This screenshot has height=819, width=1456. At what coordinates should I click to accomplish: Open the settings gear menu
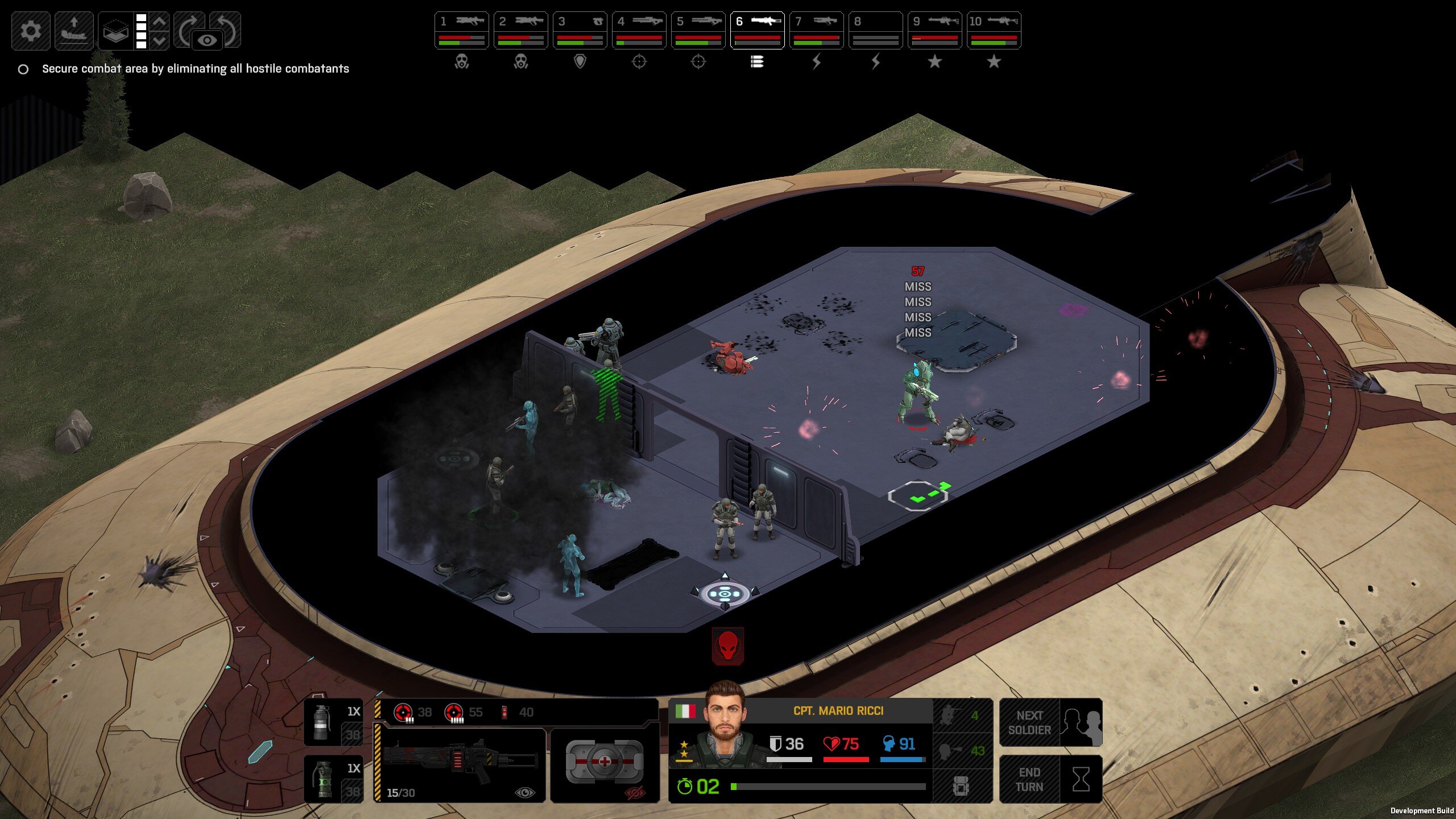pyautogui.click(x=31, y=31)
